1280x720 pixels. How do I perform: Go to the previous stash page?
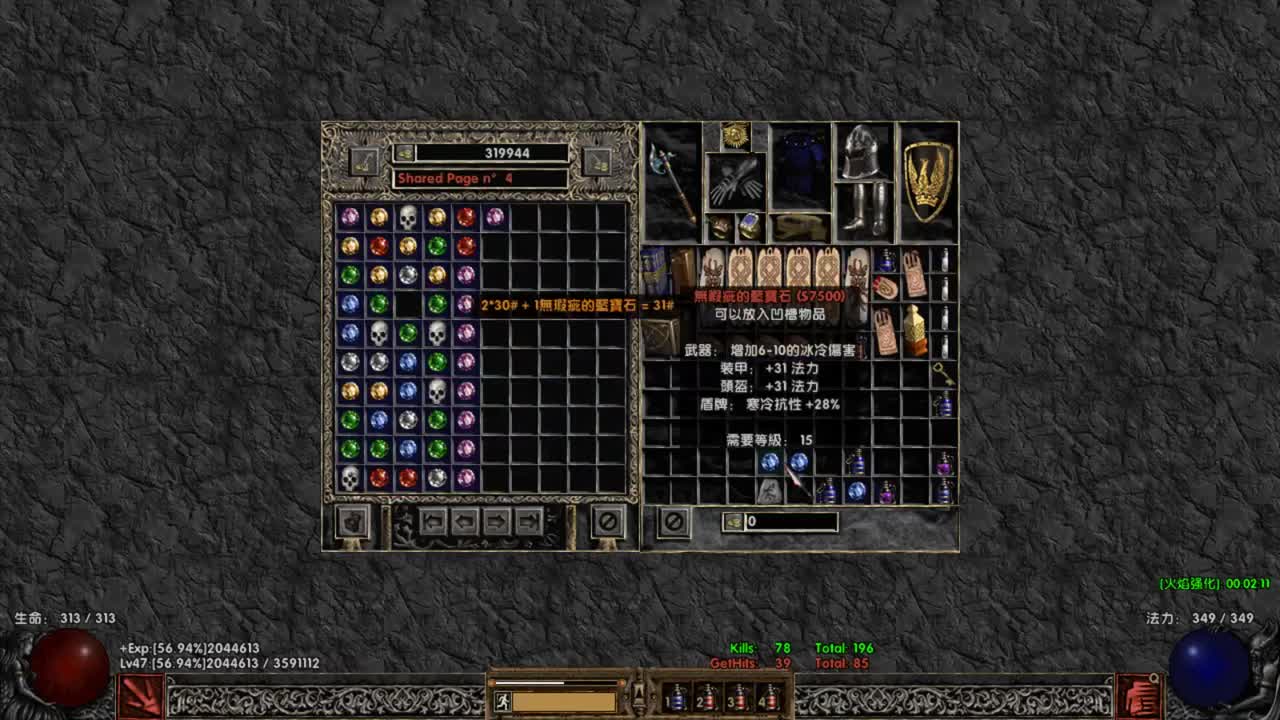point(464,521)
